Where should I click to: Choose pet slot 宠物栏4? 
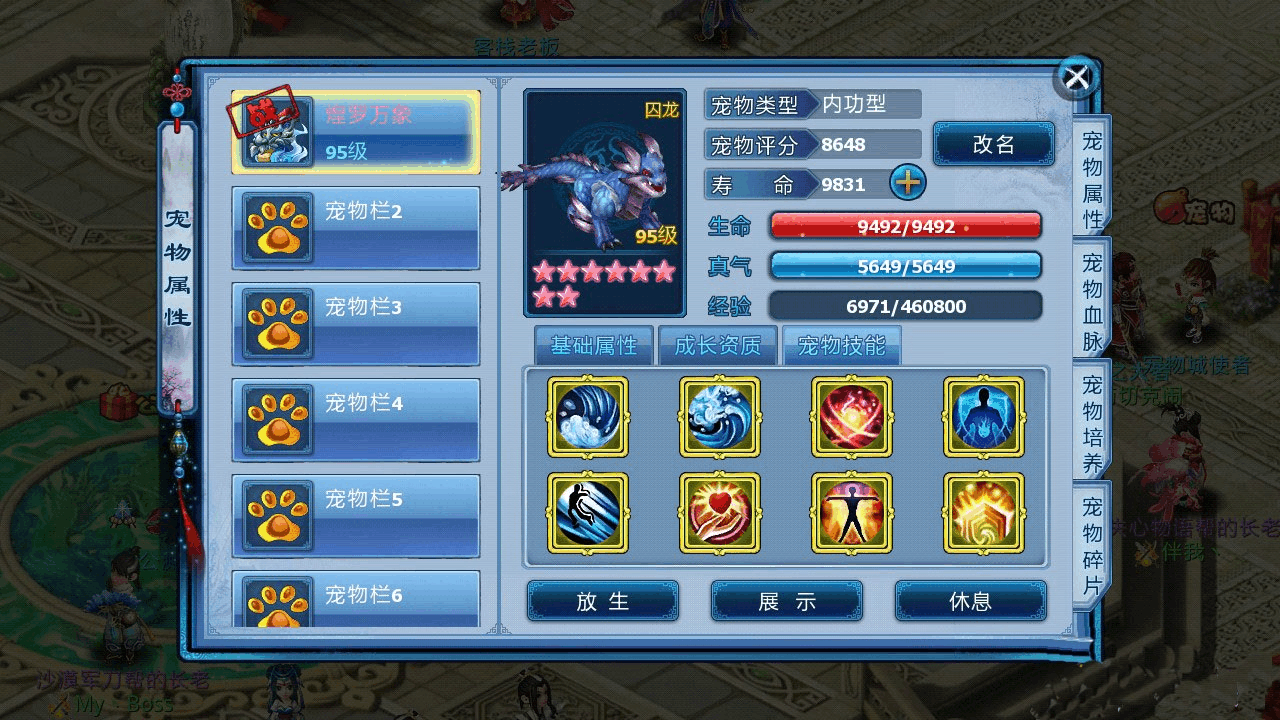click(356, 420)
